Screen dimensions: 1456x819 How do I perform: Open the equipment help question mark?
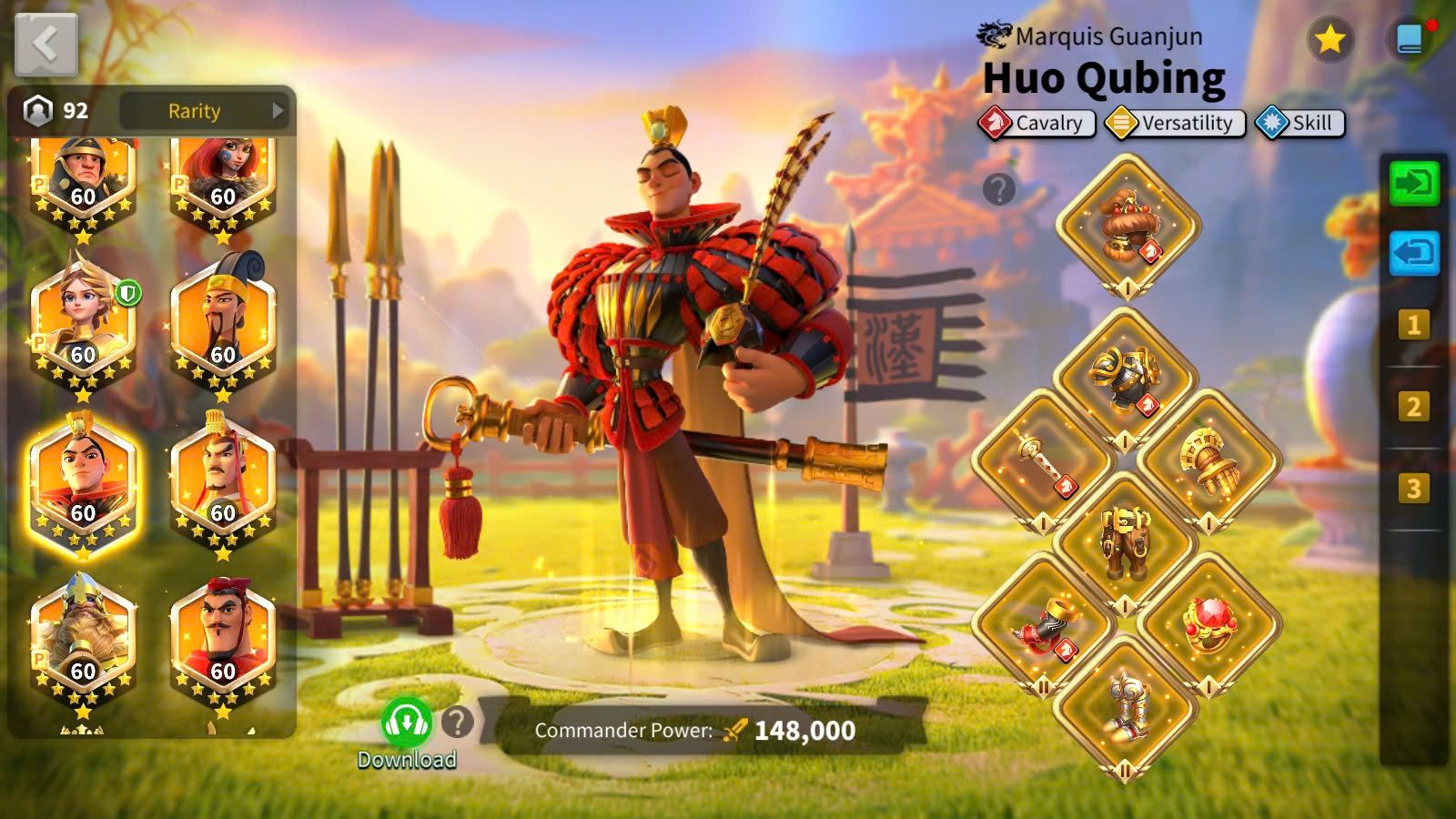coord(998,189)
